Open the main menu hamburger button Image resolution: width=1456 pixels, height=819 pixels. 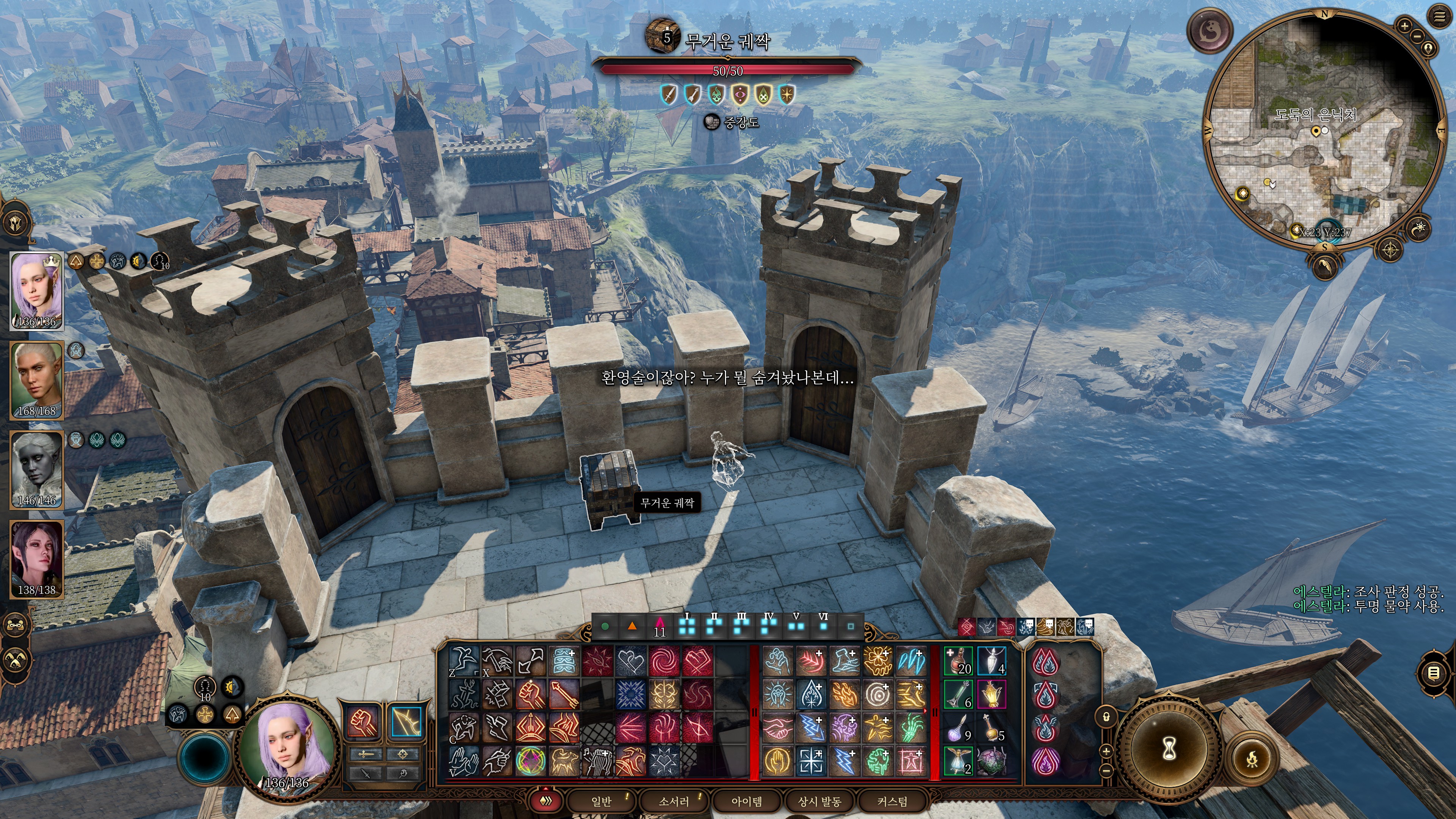pyautogui.click(x=1439, y=17)
